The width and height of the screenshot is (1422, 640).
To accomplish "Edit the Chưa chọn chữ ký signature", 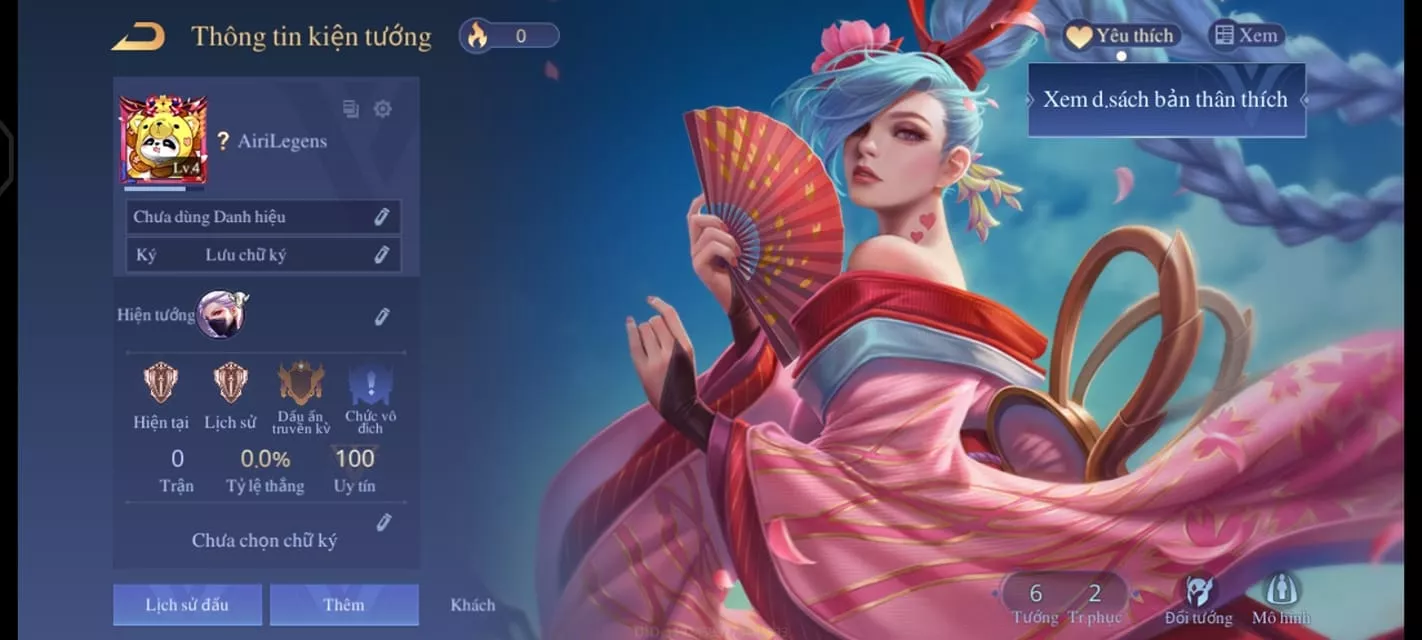I will point(383,522).
